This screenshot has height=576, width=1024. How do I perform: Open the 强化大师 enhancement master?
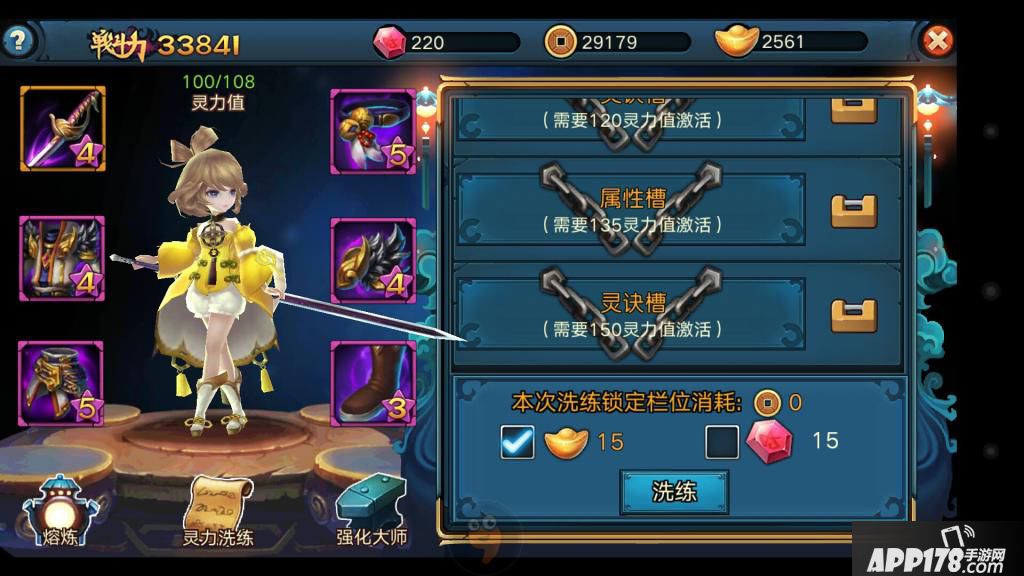(x=371, y=511)
